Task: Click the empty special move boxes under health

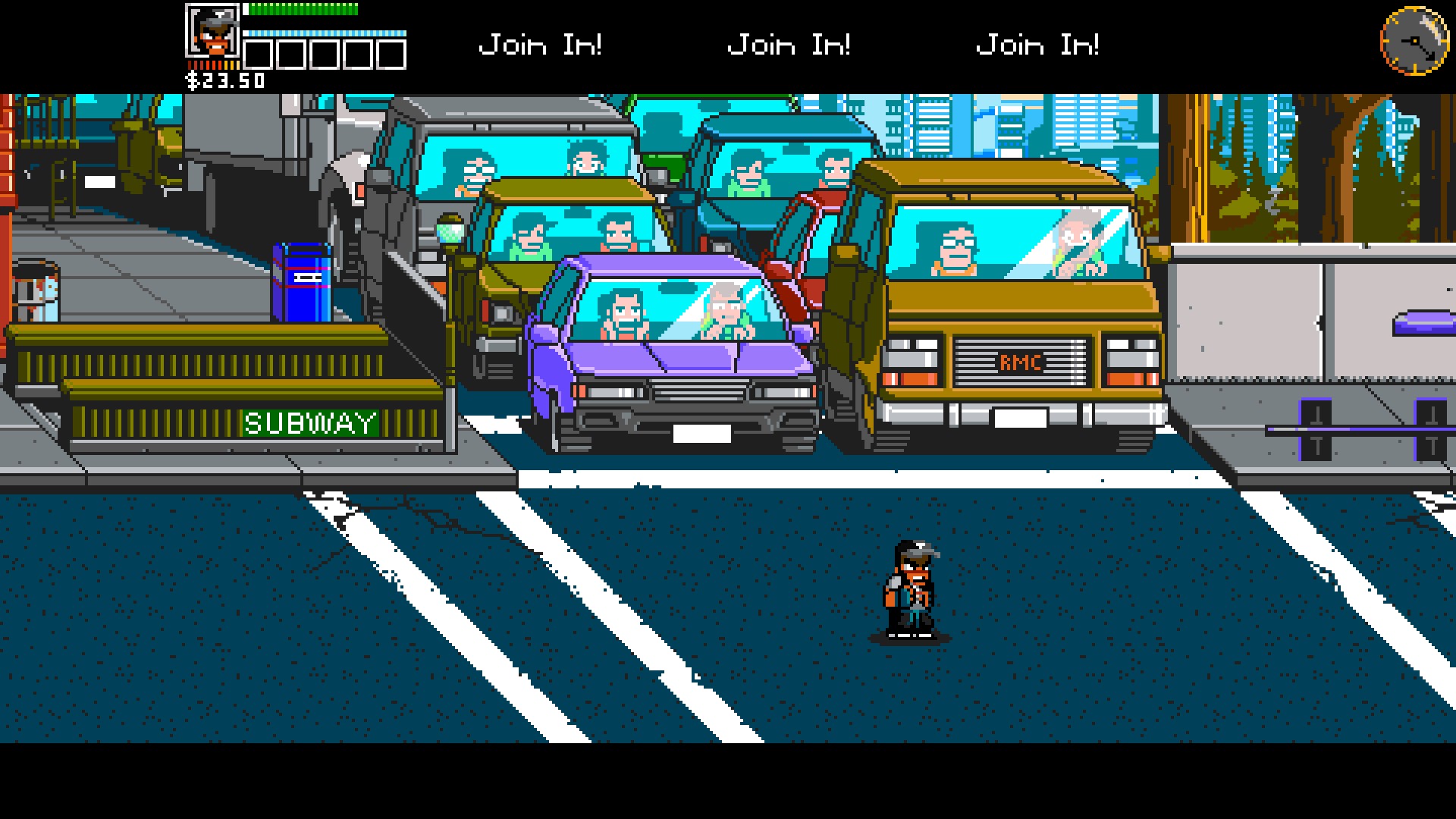Action: tap(326, 55)
